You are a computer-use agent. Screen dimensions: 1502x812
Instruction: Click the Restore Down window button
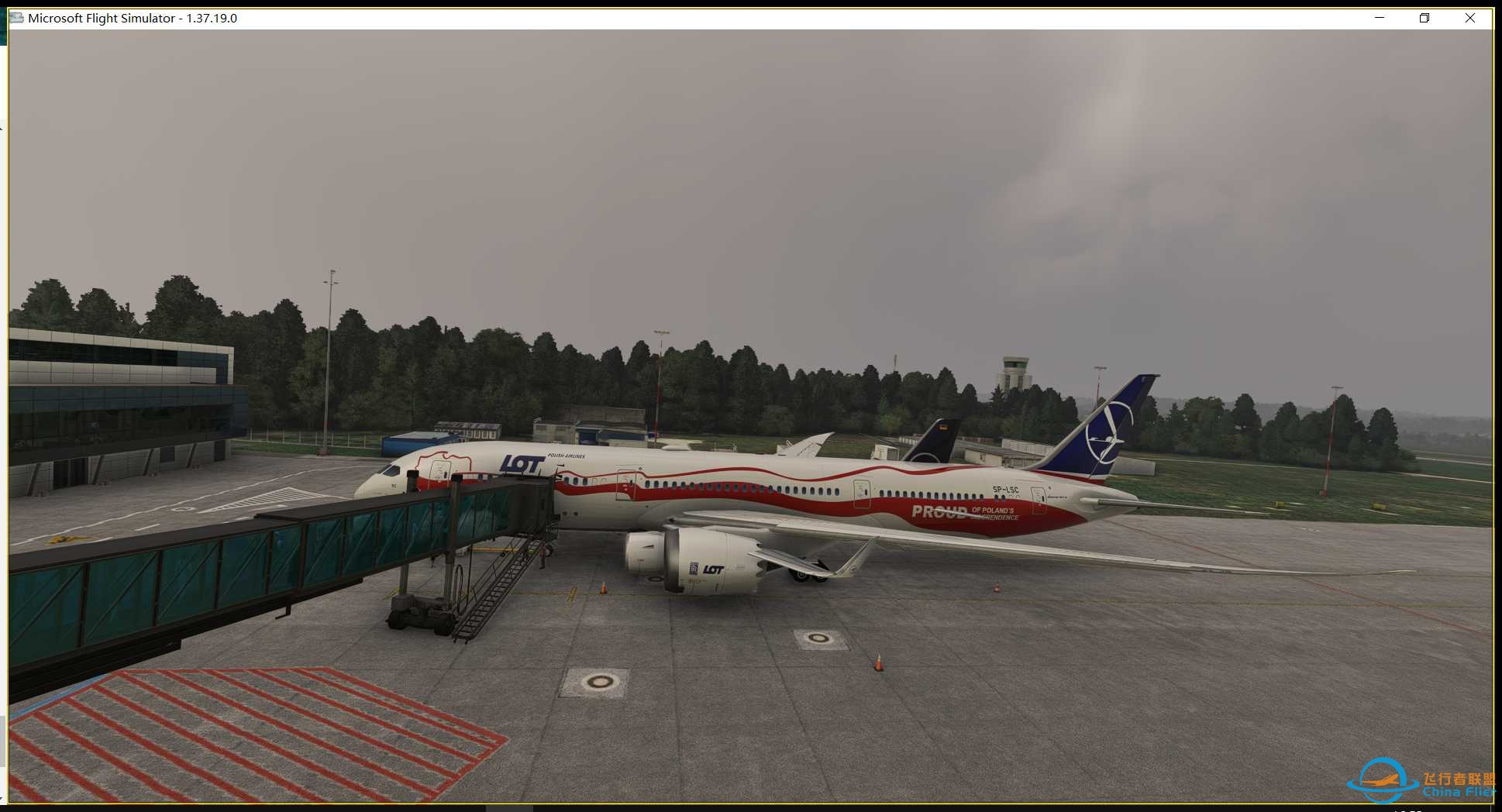1424,17
